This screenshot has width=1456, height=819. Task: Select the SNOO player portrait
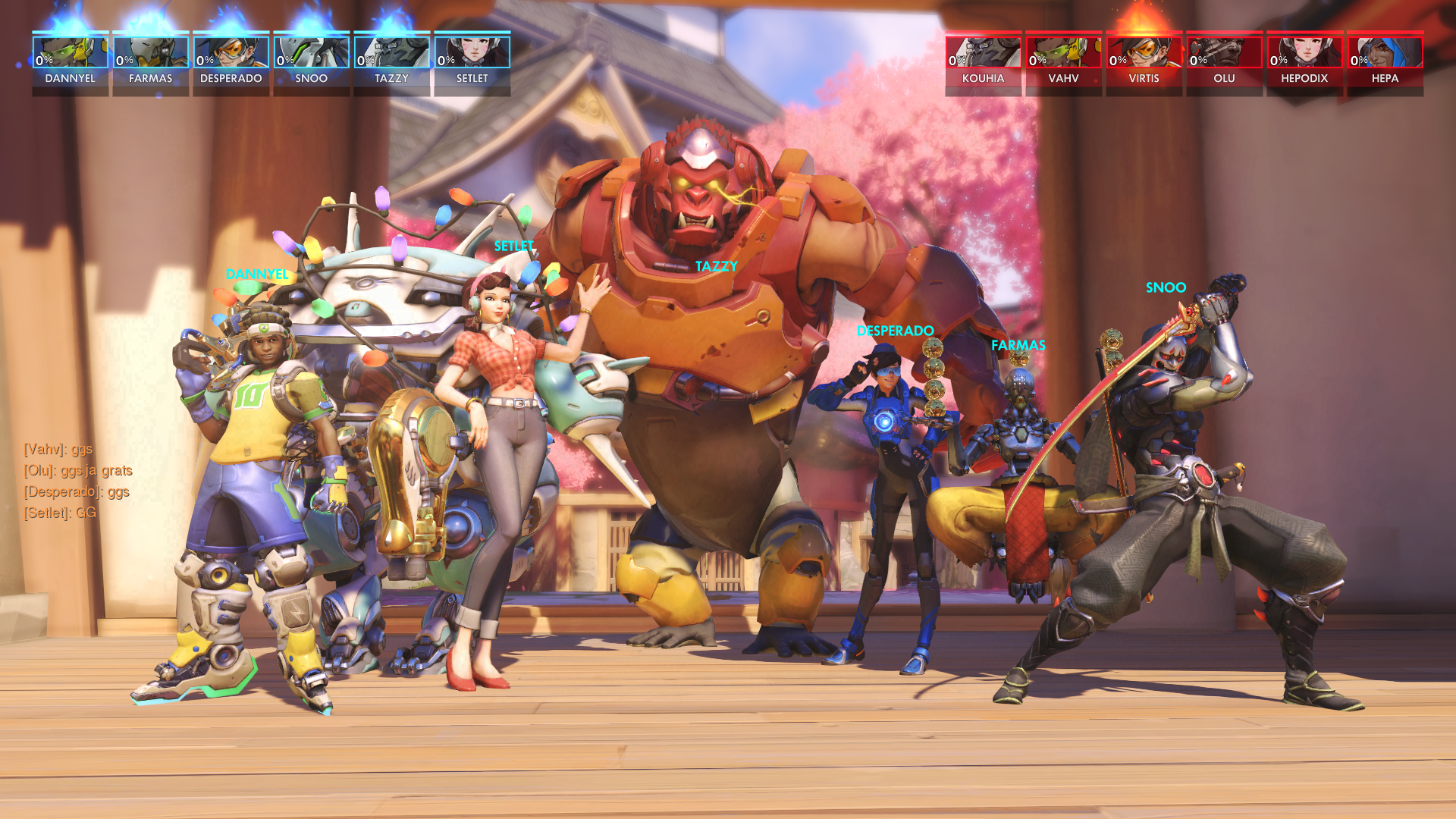[312, 53]
